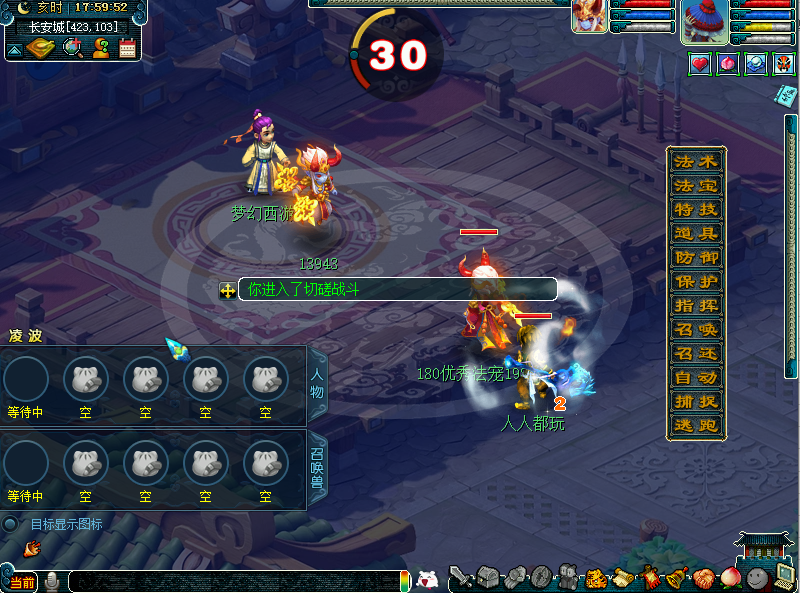Activate the 自动 auto-battle command
800x593 pixels.
696,378
